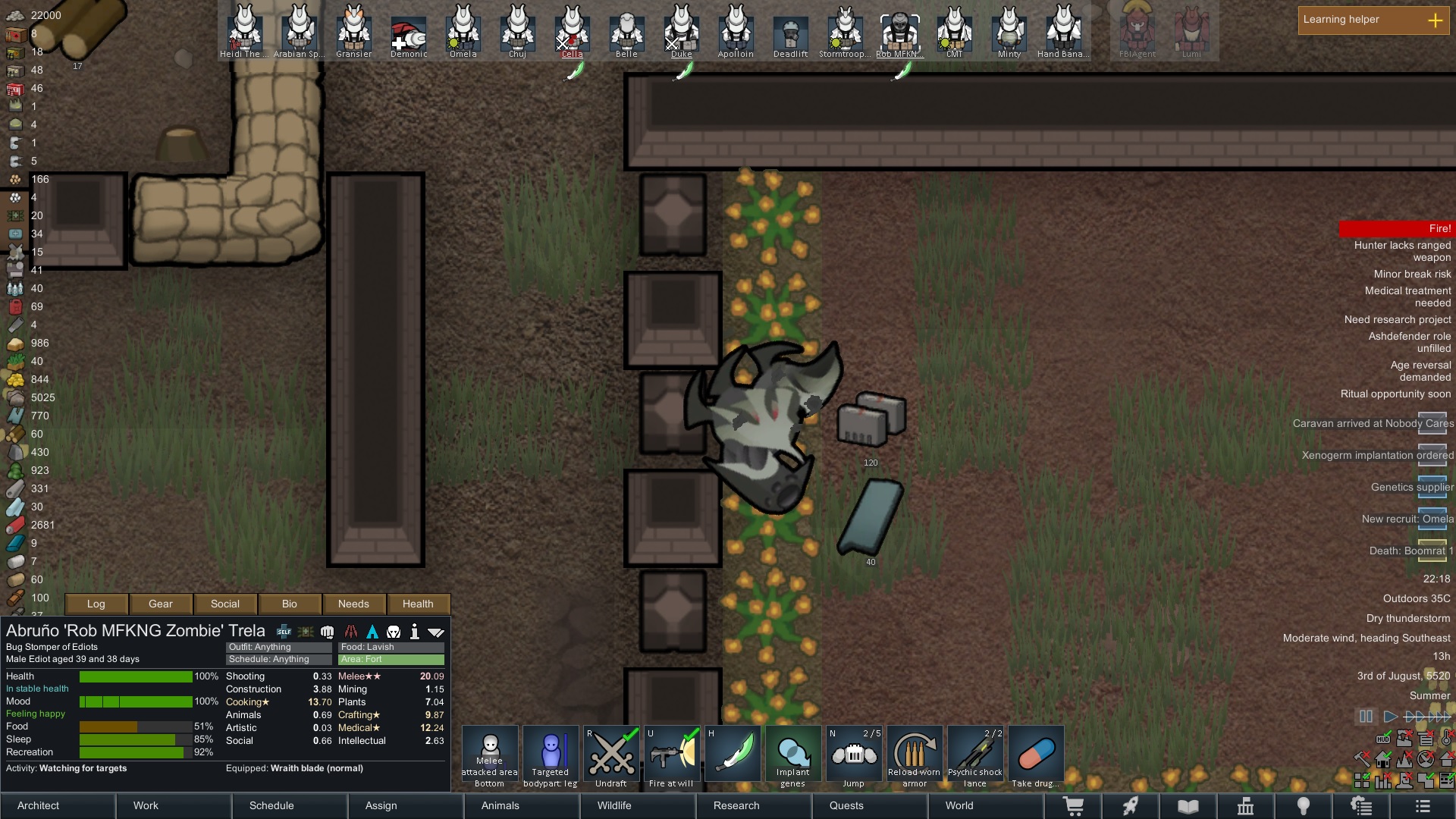Activate the Jump ability

point(854,757)
